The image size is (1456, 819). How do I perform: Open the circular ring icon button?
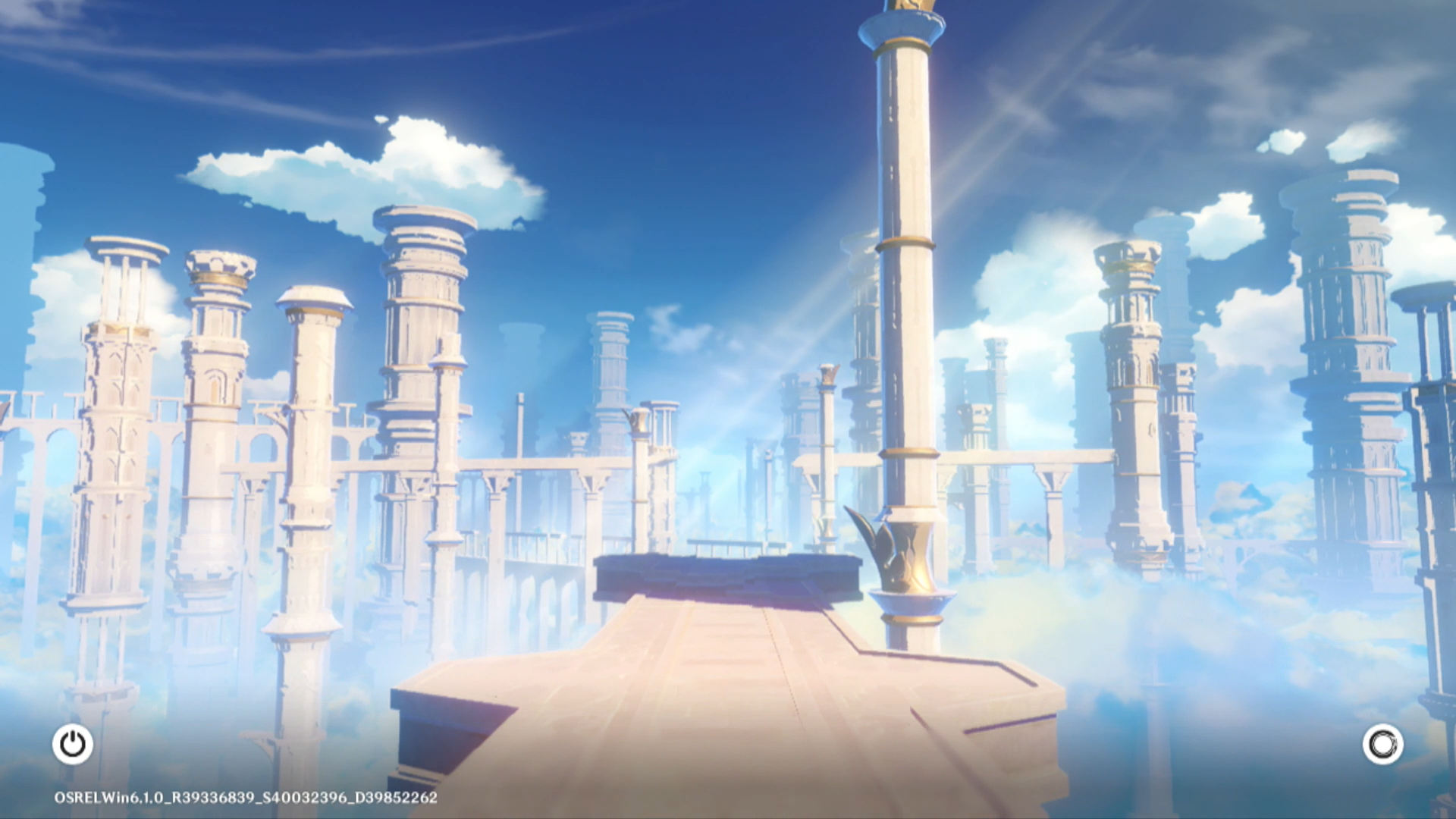point(1382,744)
